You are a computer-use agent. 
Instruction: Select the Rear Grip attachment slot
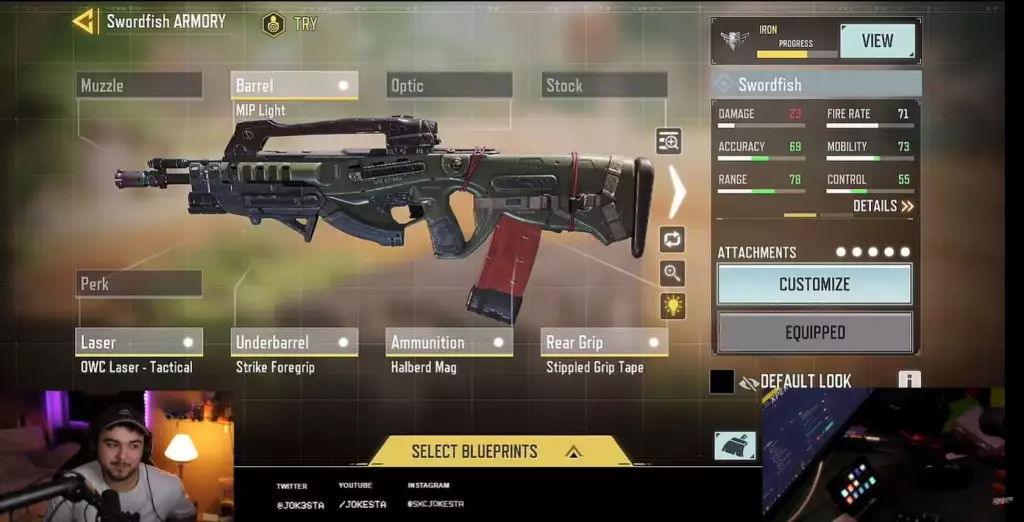pos(604,342)
